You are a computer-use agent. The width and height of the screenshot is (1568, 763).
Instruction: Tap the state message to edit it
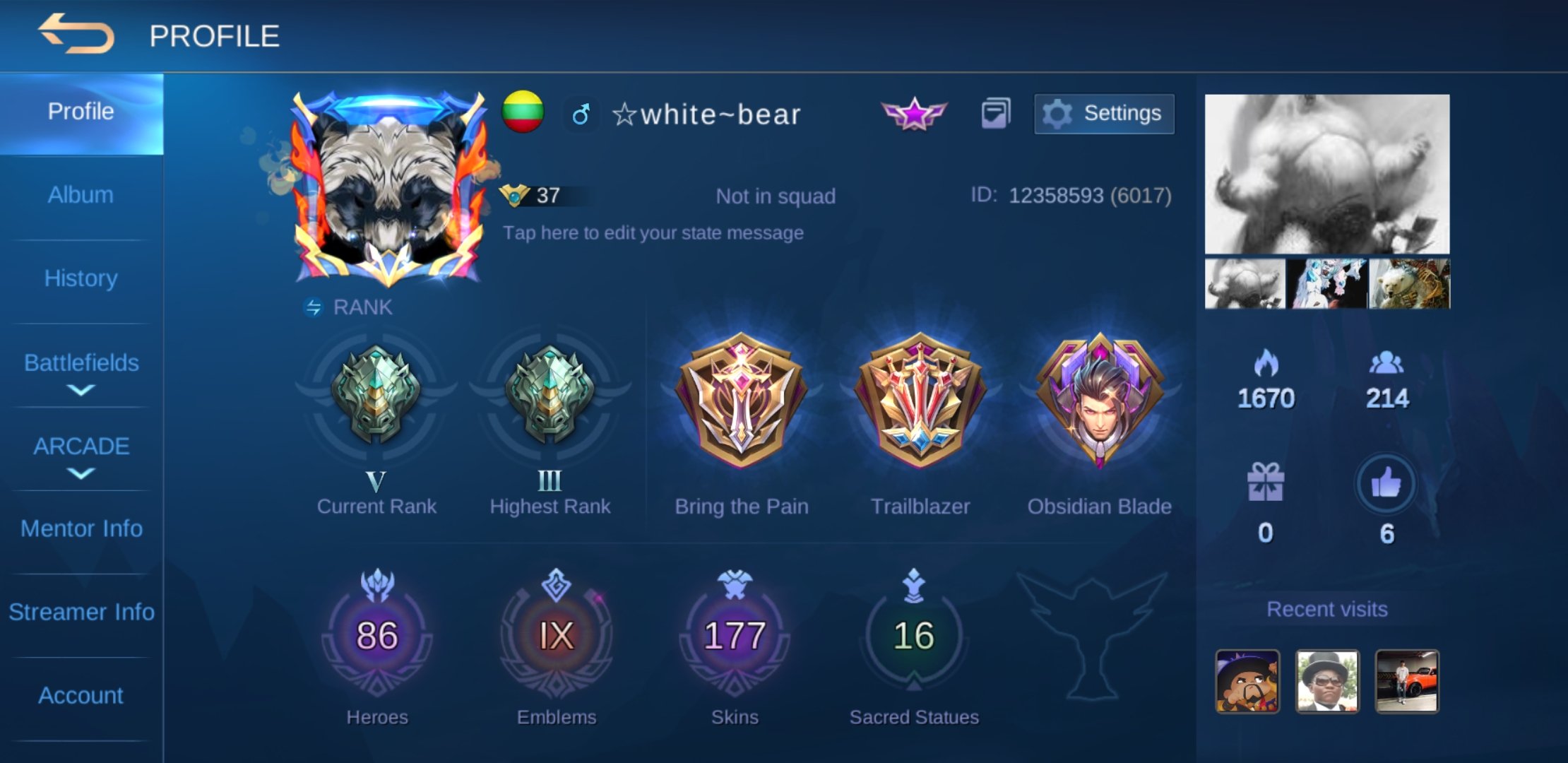(653, 233)
